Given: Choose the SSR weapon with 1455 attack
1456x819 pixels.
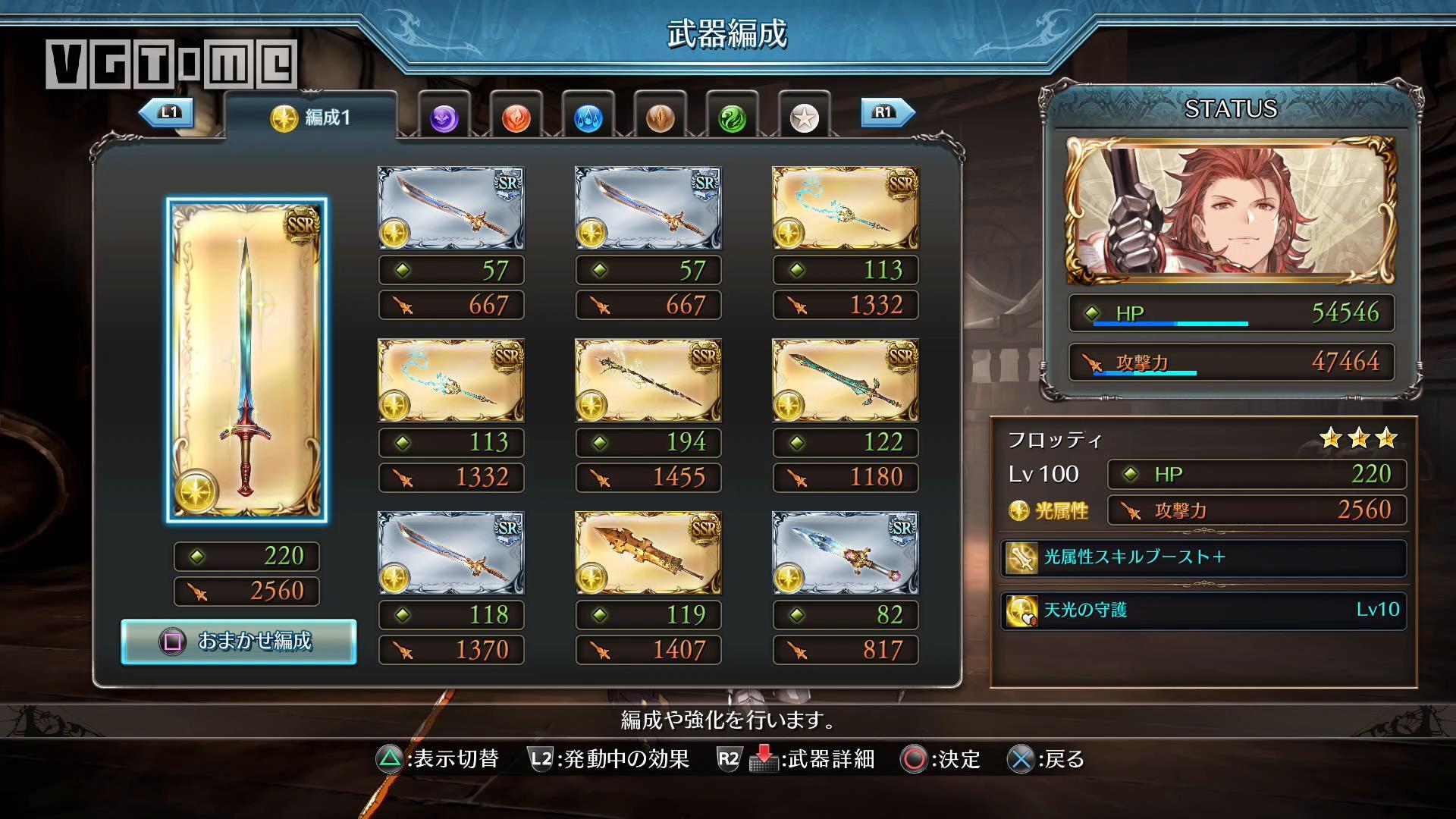Looking at the screenshot, I should tap(648, 381).
